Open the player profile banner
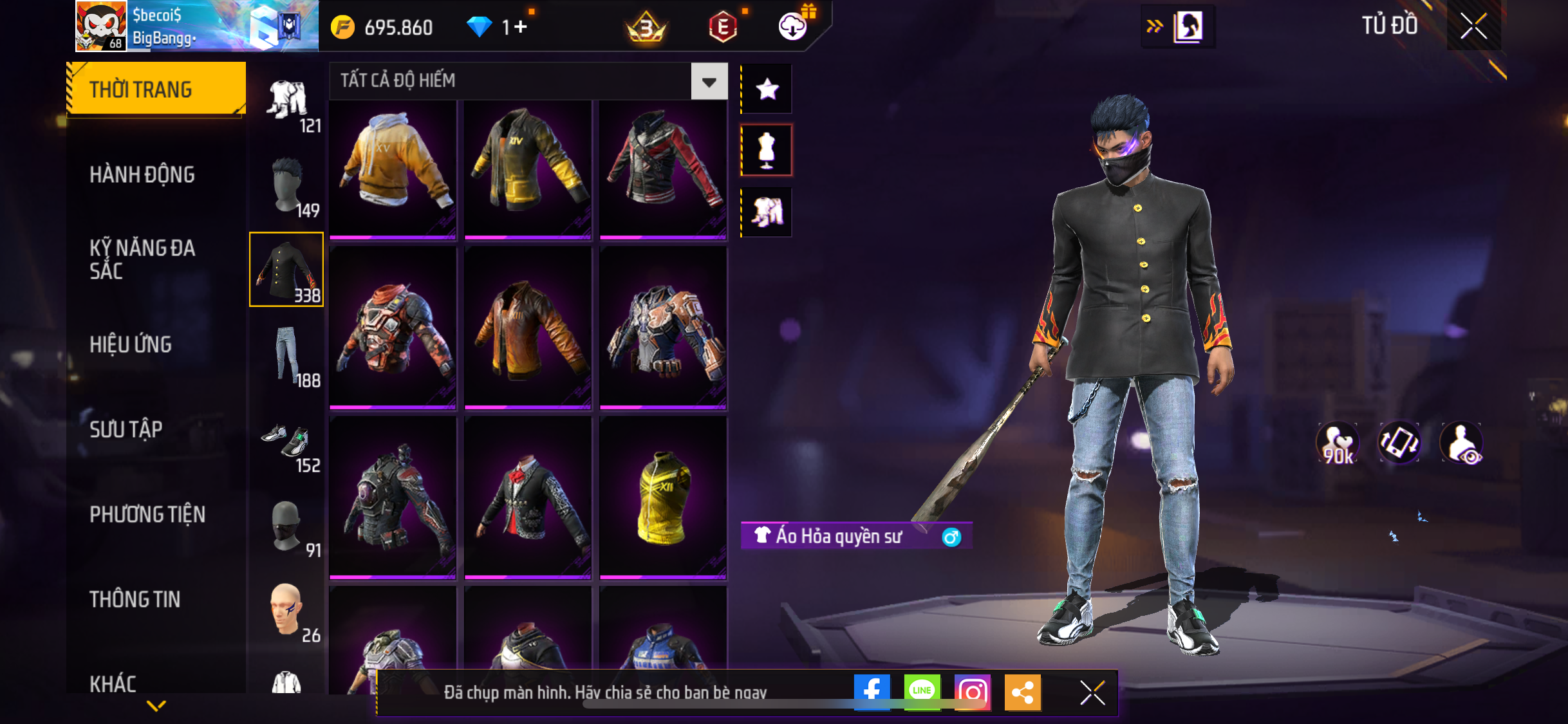 pos(196,26)
